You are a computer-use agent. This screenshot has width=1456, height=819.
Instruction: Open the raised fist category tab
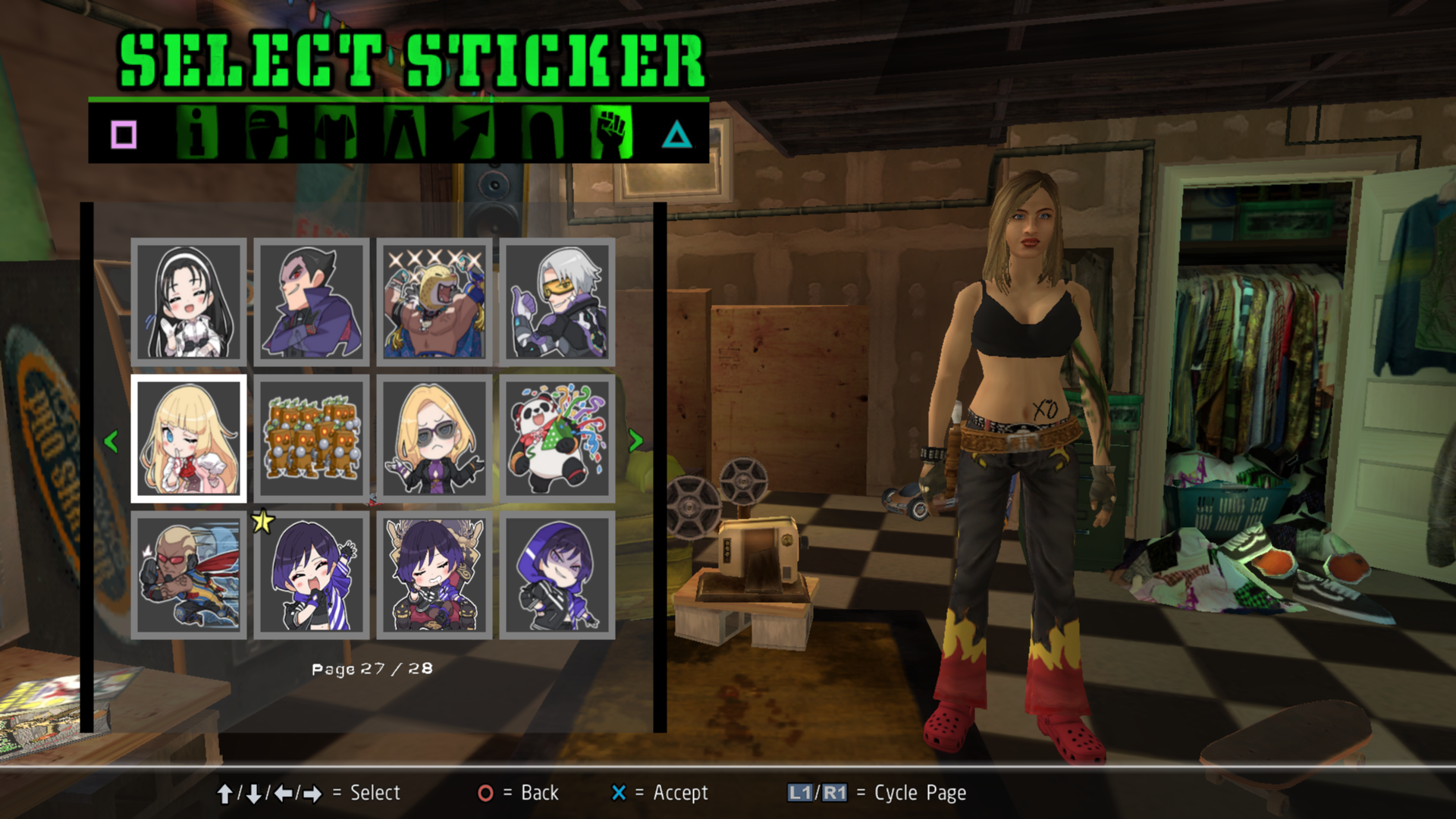(611, 133)
